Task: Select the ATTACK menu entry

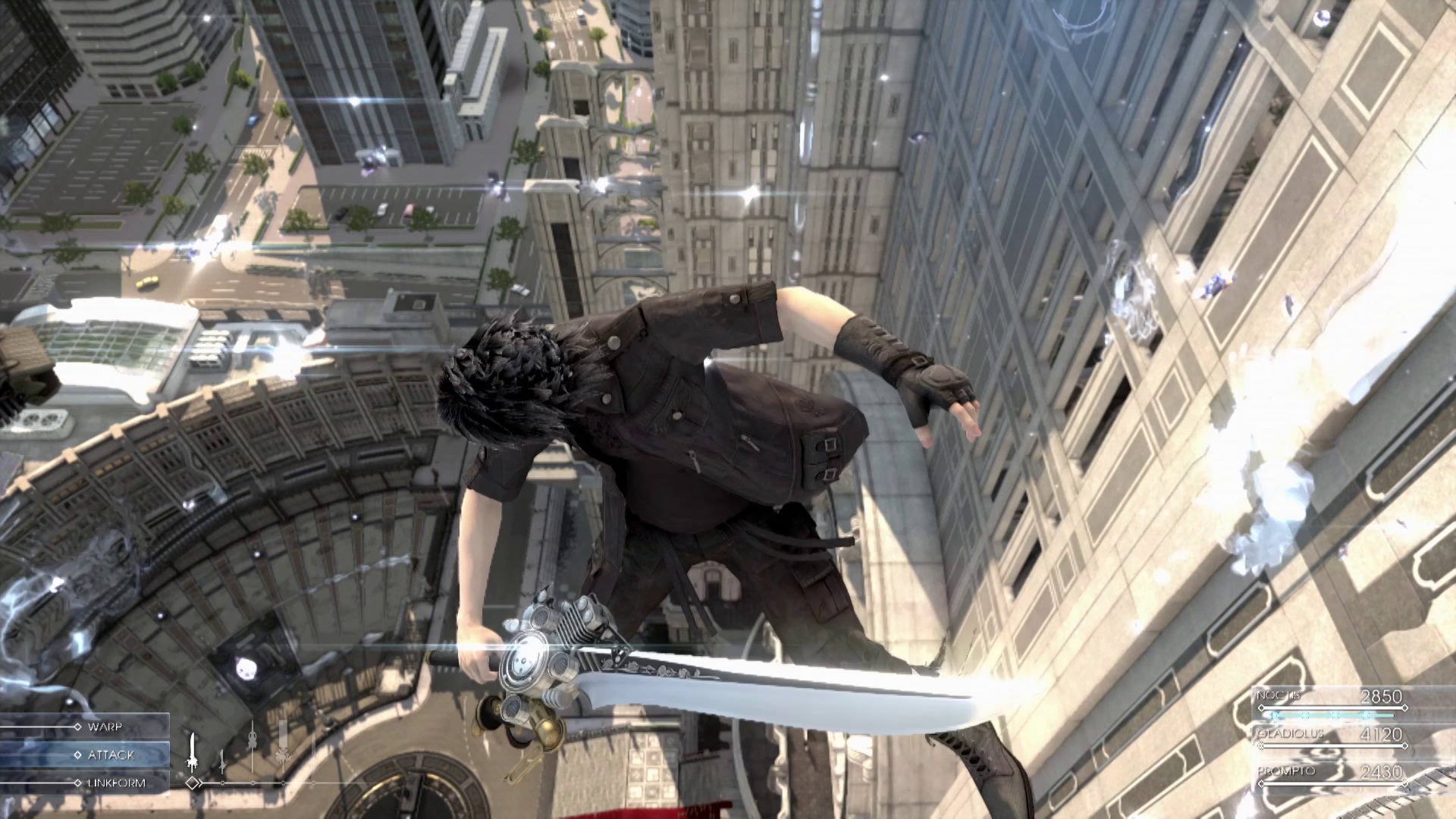Action: point(111,755)
